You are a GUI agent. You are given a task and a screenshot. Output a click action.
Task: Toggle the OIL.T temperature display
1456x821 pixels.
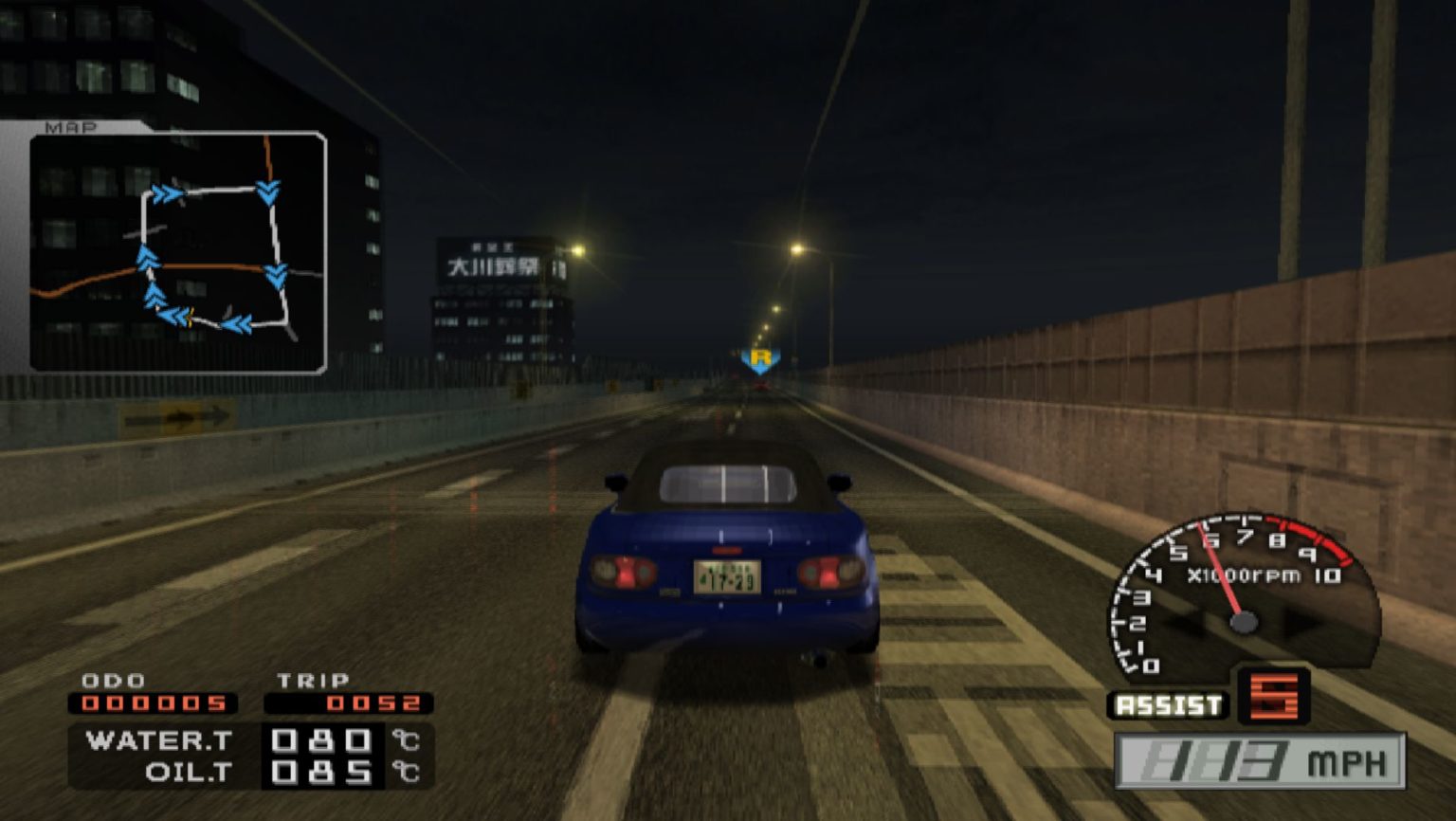(x=185, y=771)
